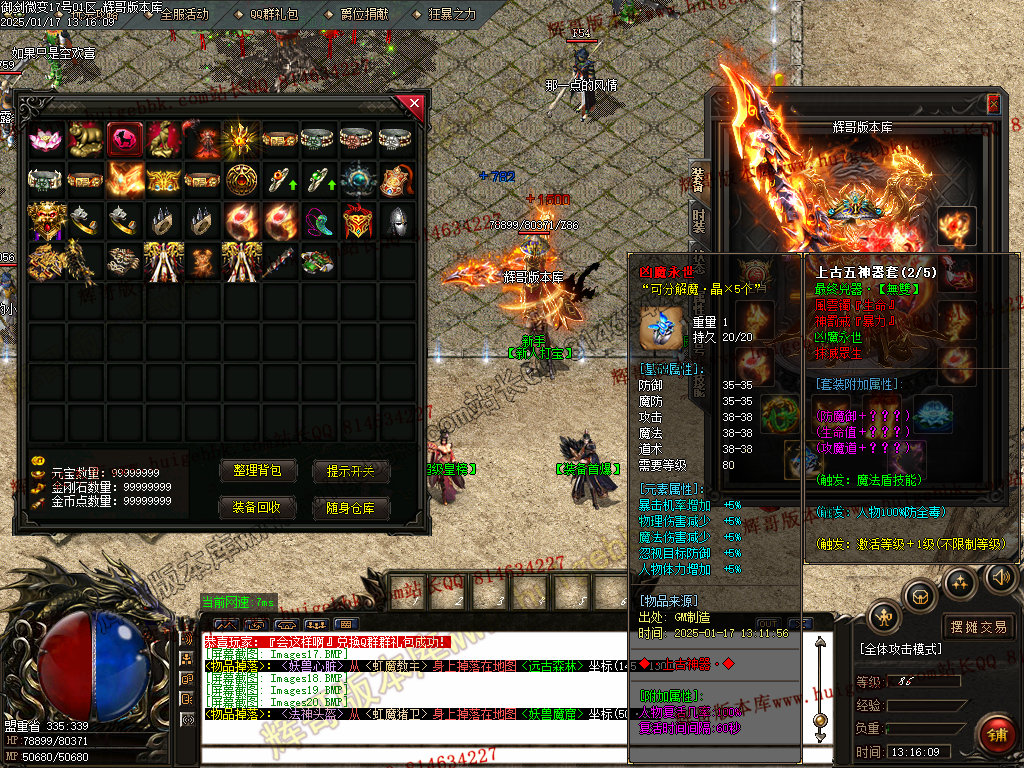Select the golden demon mask item

[x=46, y=221]
